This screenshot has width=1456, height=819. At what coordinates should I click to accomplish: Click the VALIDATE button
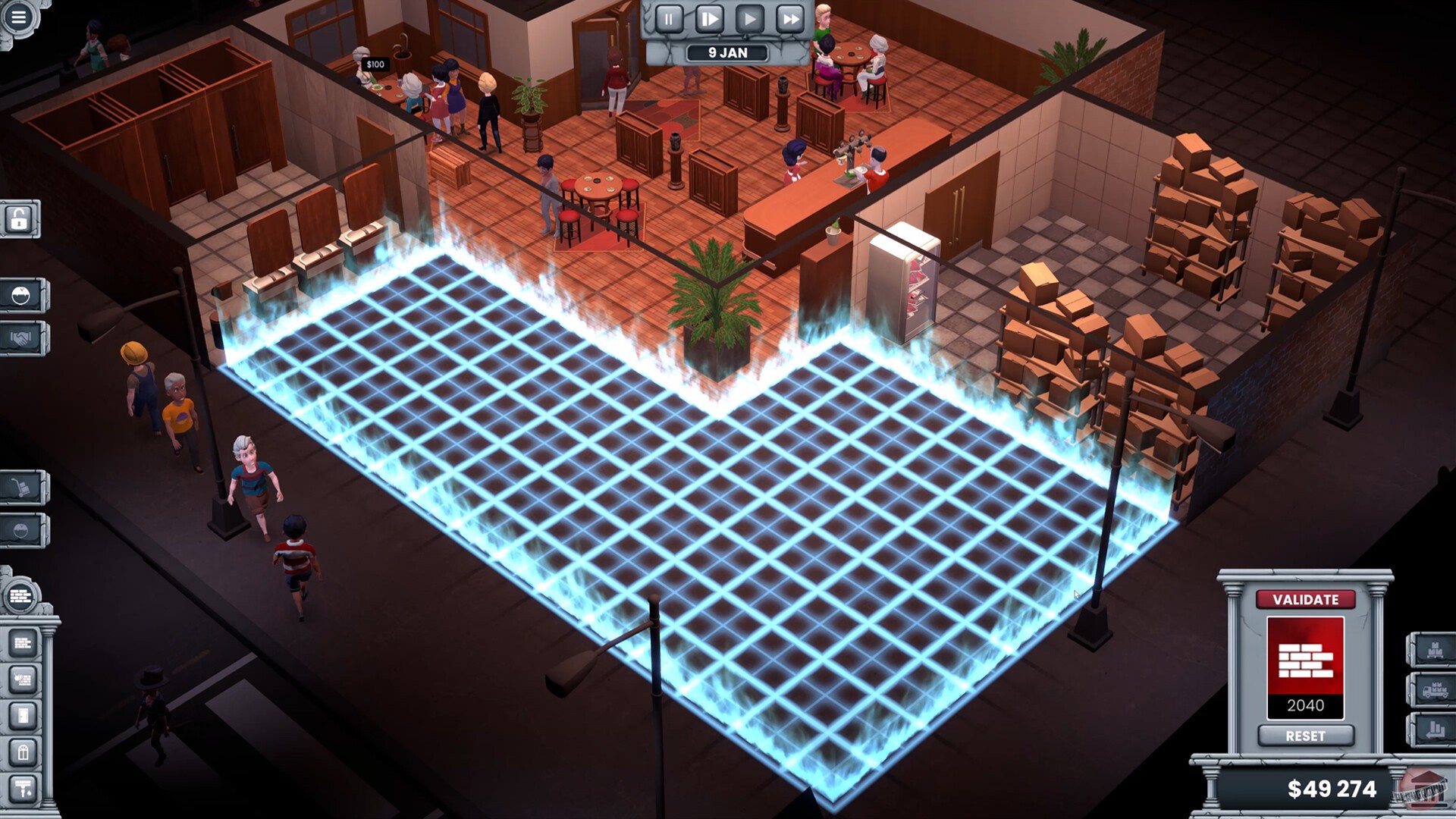point(1305,599)
